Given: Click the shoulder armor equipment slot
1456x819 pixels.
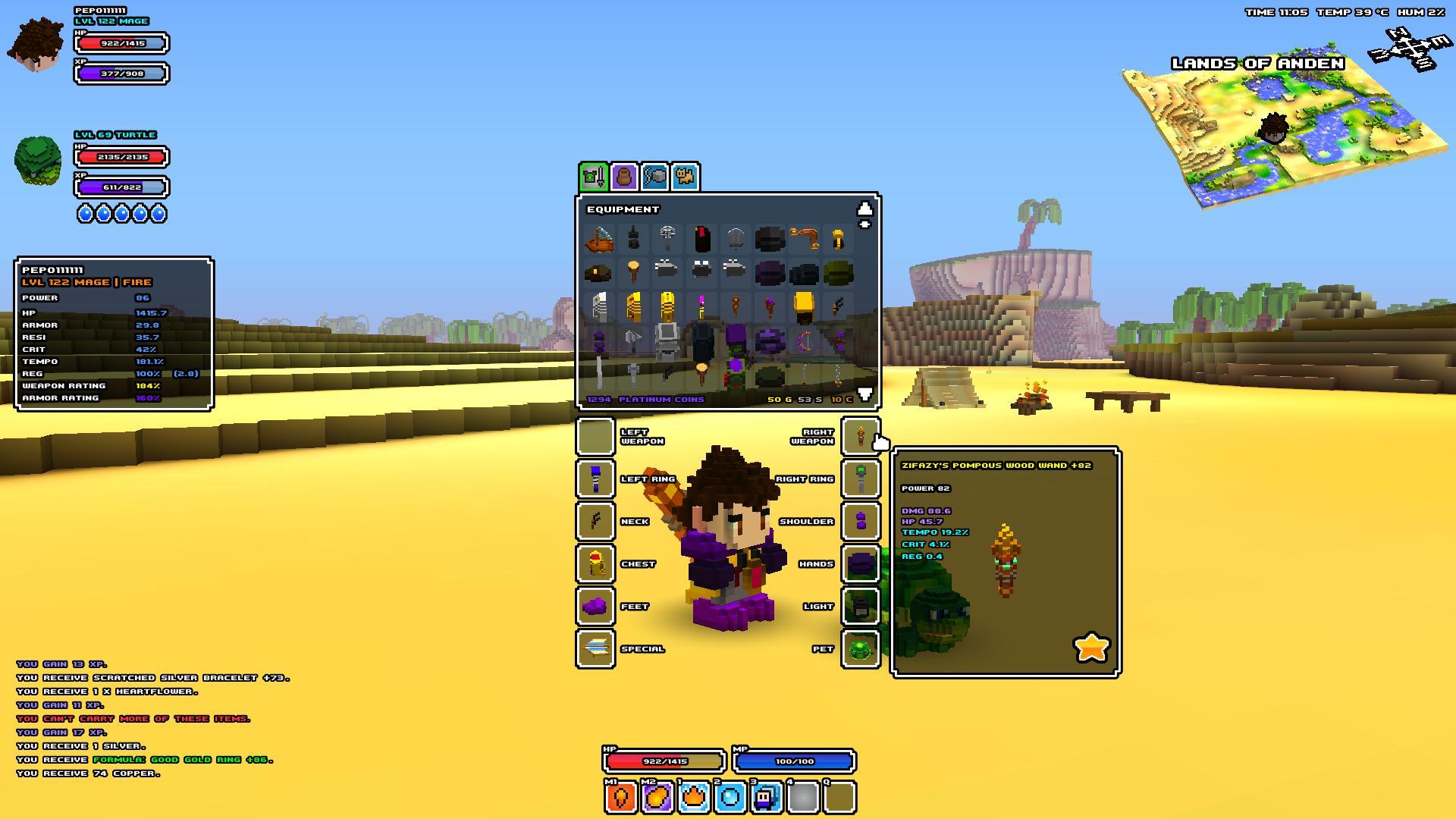Looking at the screenshot, I should pyautogui.click(x=861, y=522).
